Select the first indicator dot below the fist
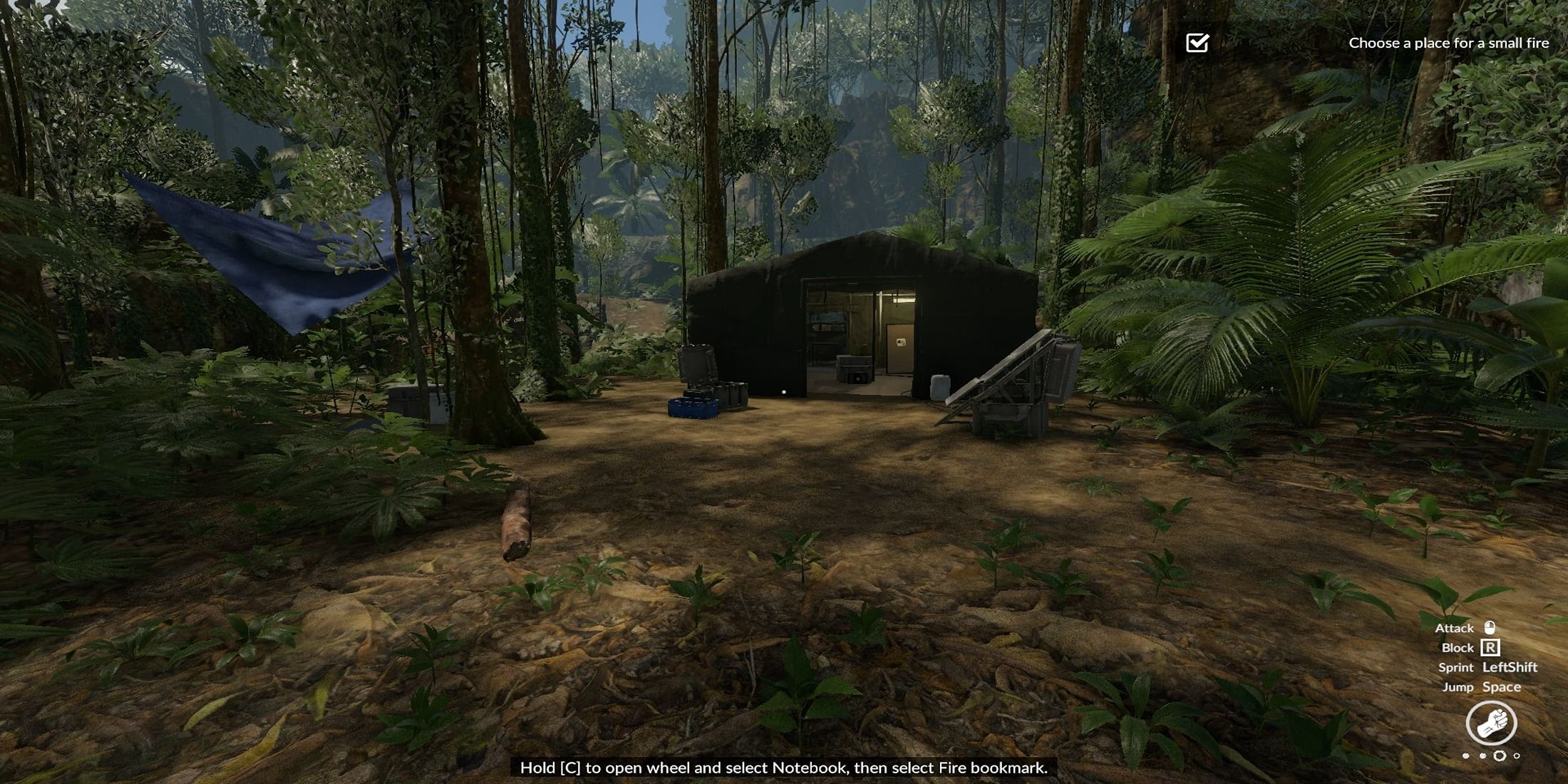 (1465, 755)
